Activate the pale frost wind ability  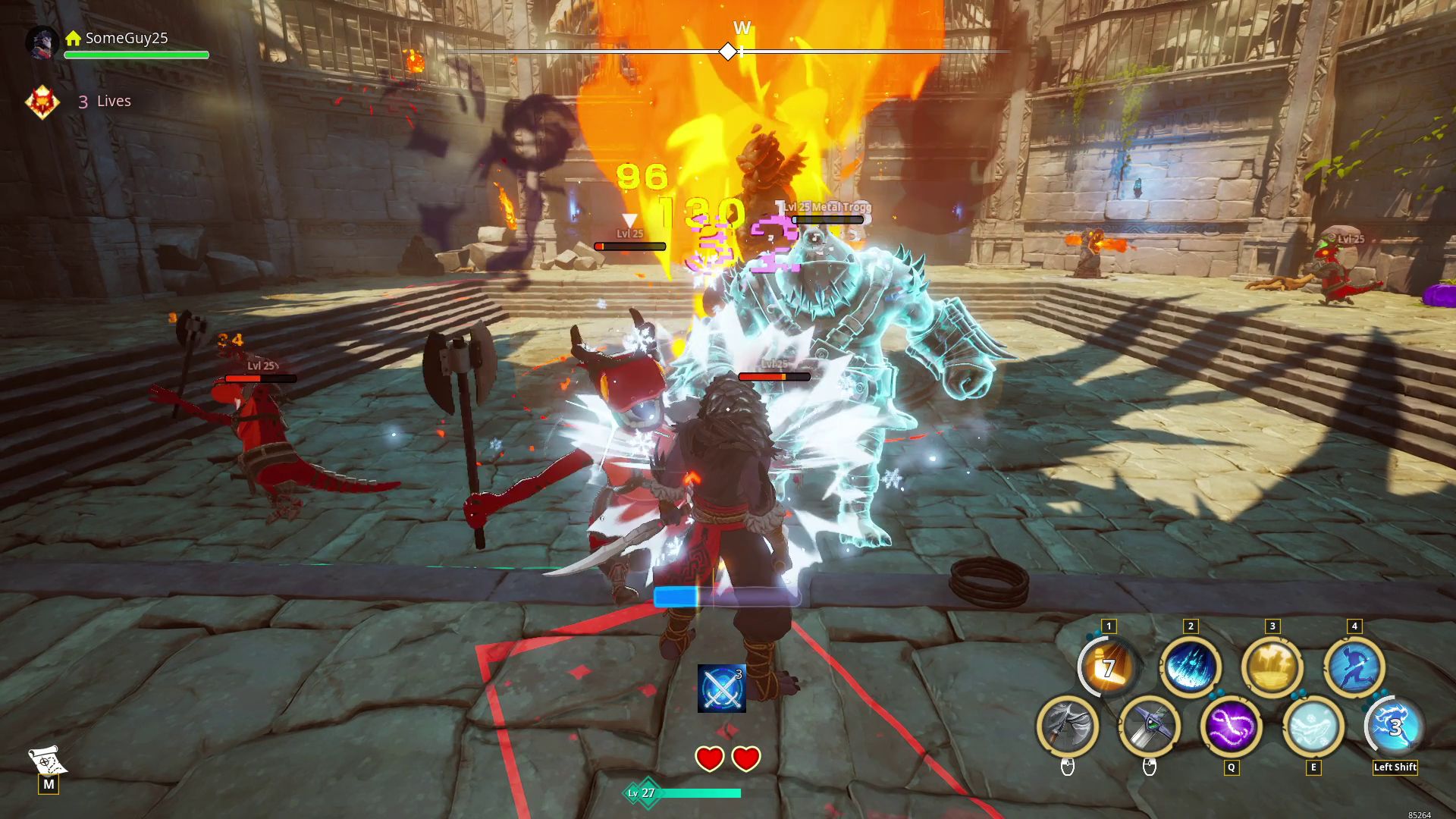coord(1313,726)
